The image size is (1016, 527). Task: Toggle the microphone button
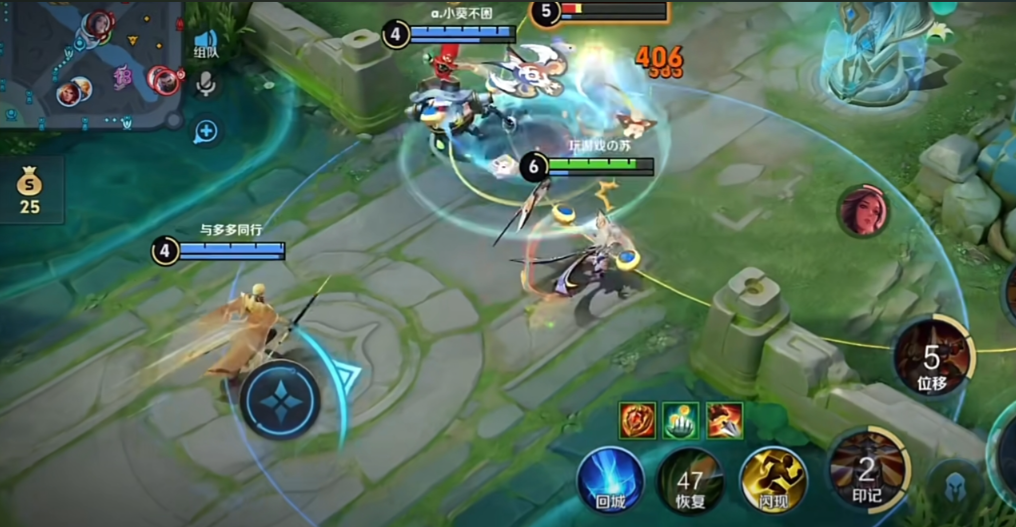tap(207, 85)
